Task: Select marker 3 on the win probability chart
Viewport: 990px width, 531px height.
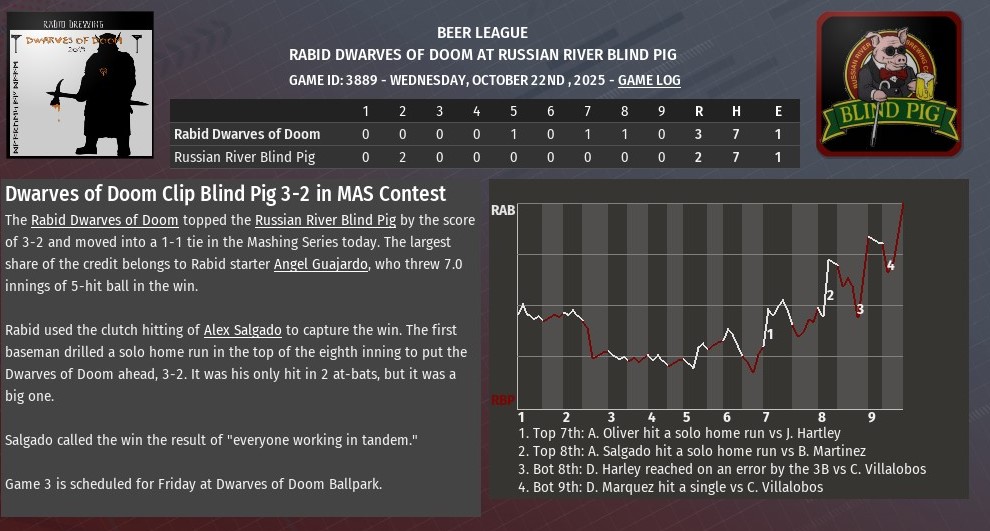Action: (x=860, y=310)
